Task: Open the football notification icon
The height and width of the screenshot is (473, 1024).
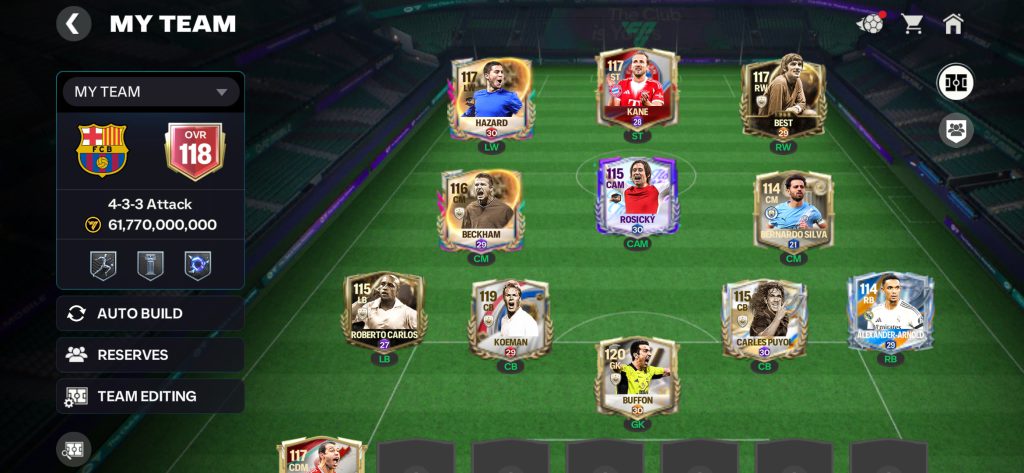Action: point(871,23)
